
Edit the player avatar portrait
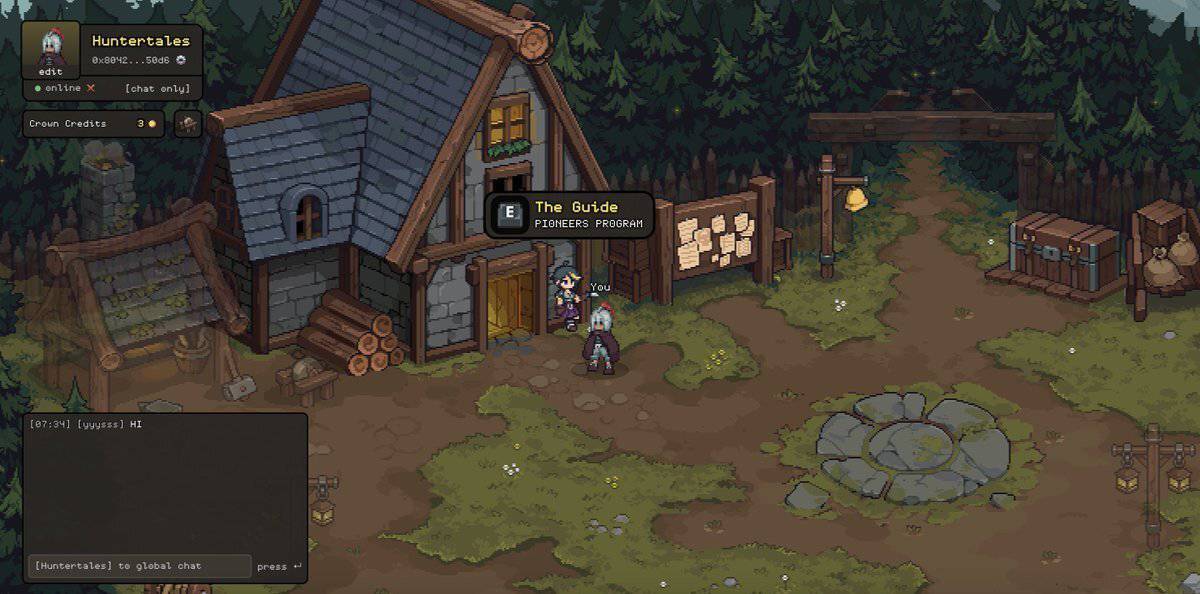pyautogui.click(x=50, y=51)
